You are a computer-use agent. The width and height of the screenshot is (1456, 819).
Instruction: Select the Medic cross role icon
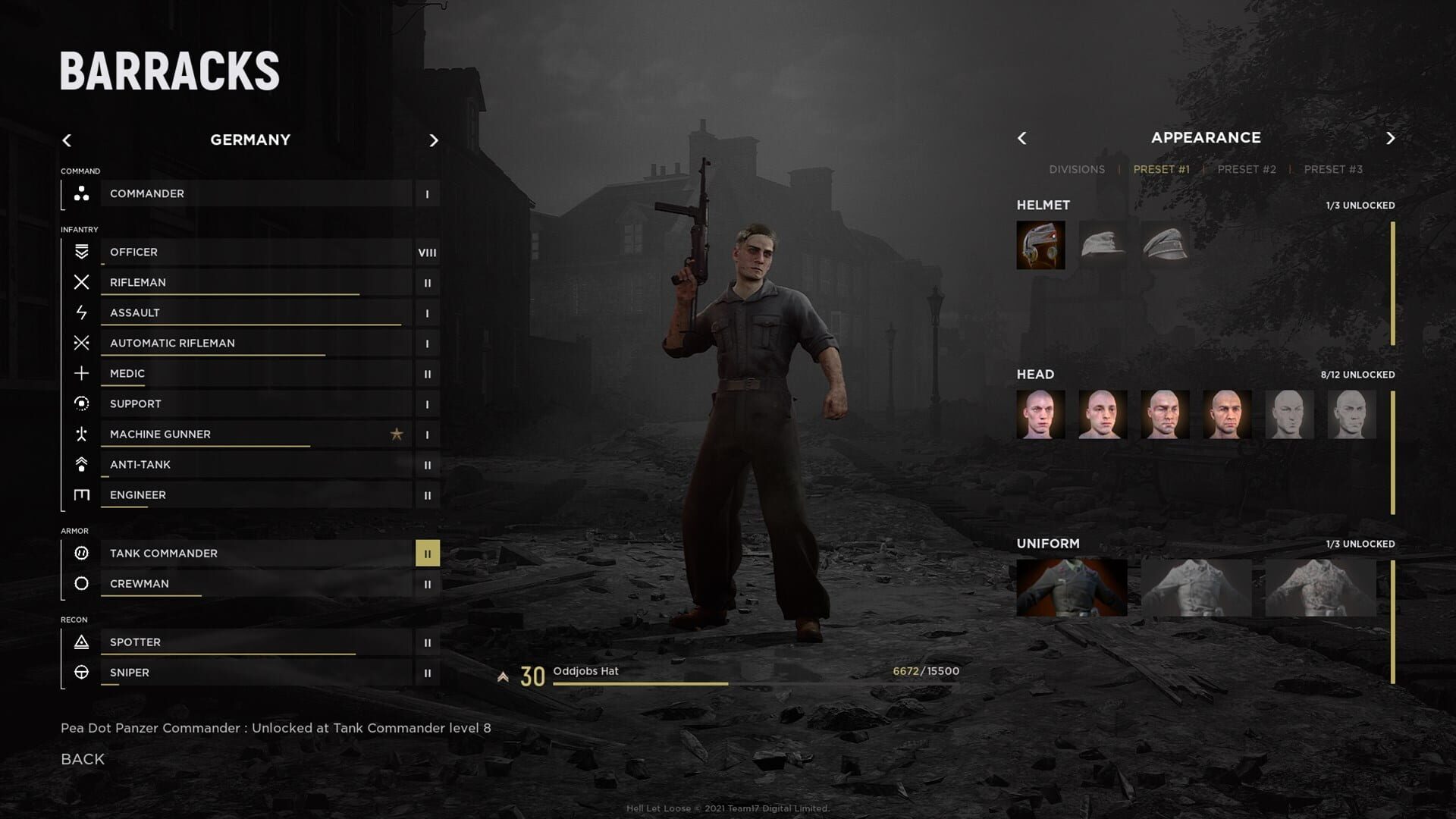click(81, 373)
